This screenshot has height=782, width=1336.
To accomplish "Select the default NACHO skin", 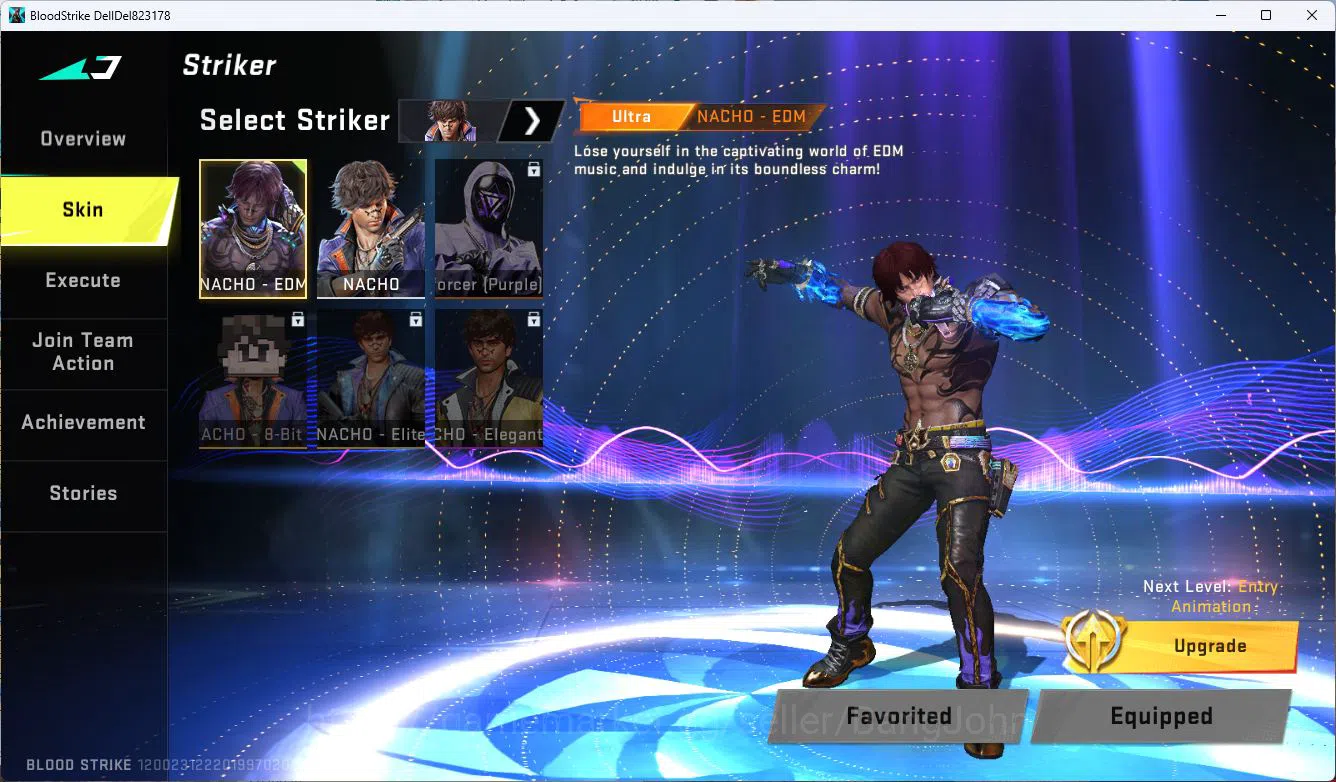I will (x=371, y=225).
